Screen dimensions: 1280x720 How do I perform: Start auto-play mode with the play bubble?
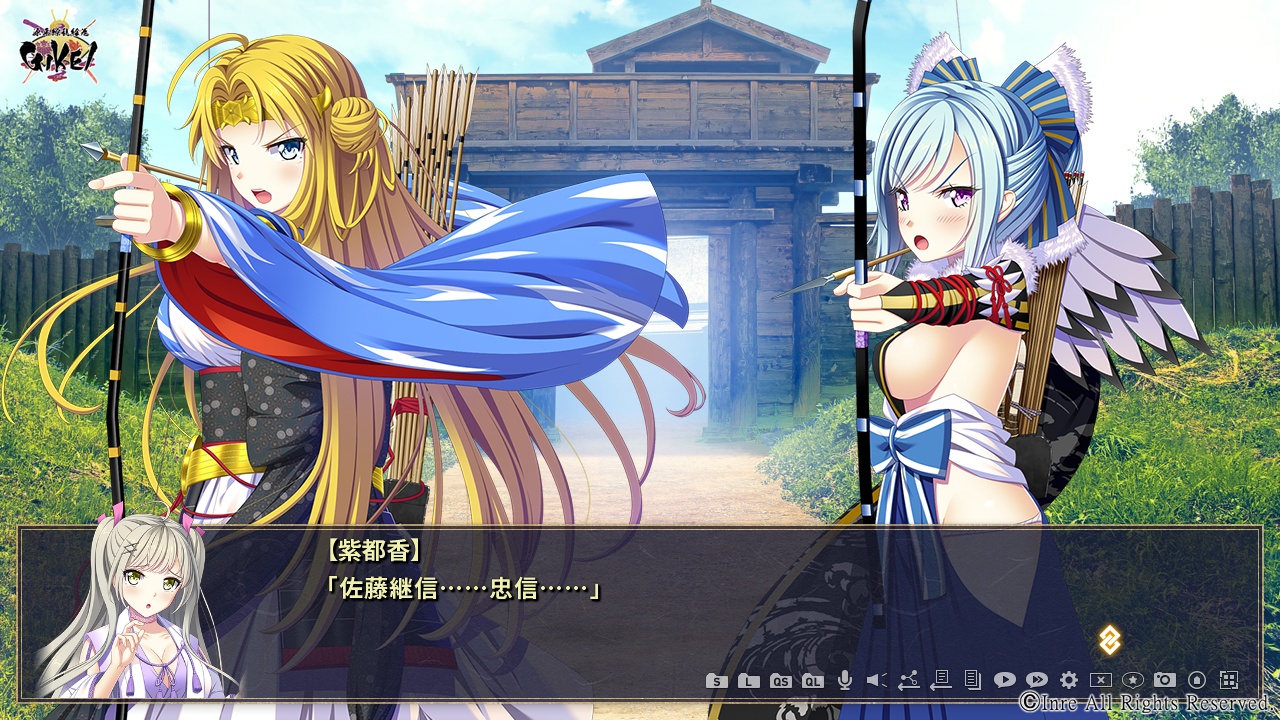[1004, 681]
